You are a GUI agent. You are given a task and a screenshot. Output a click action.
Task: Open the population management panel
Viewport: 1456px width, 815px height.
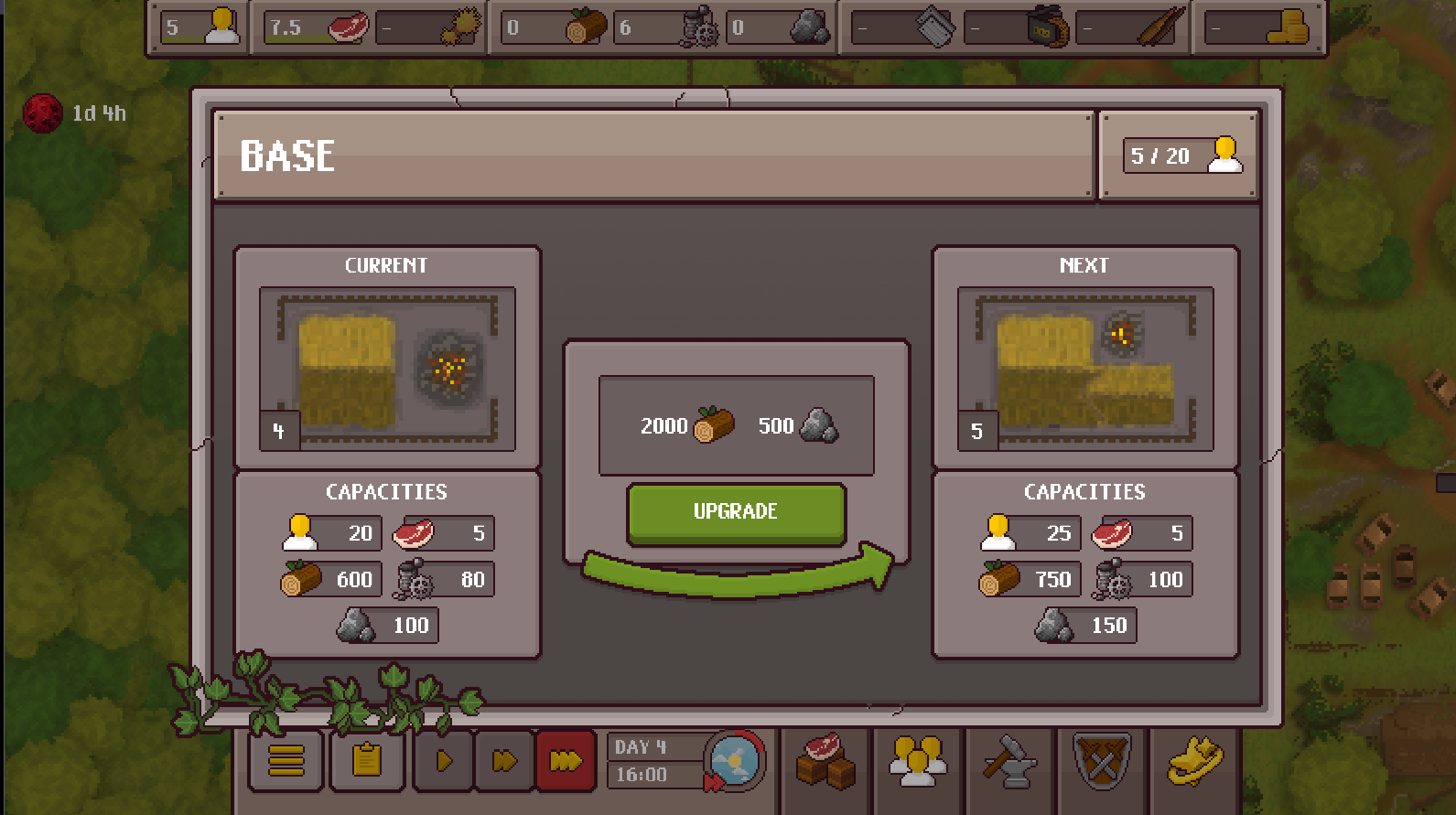(x=918, y=760)
